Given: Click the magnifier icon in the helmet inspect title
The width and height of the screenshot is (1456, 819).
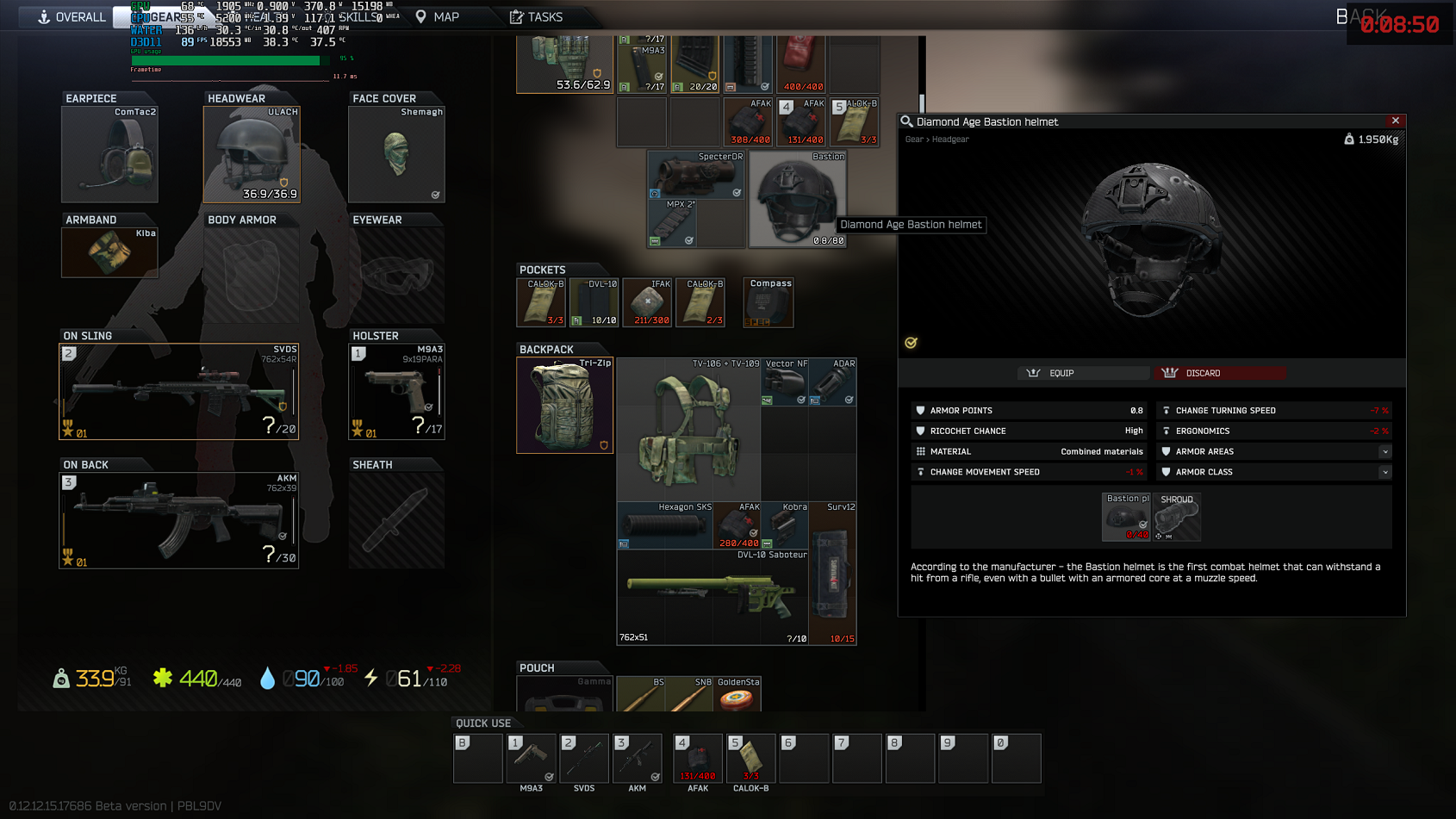Looking at the screenshot, I should (x=905, y=121).
